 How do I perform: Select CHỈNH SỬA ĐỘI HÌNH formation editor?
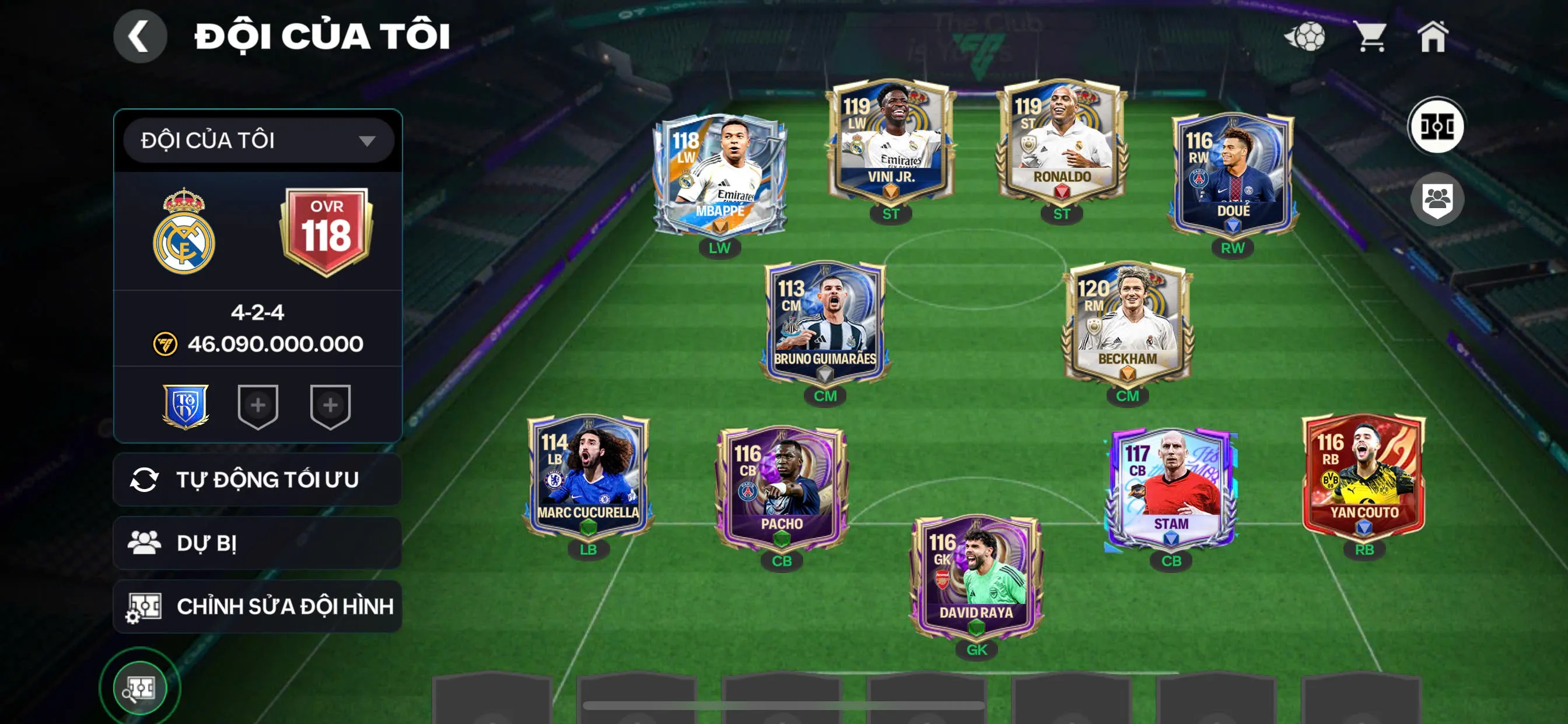[x=257, y=606]
